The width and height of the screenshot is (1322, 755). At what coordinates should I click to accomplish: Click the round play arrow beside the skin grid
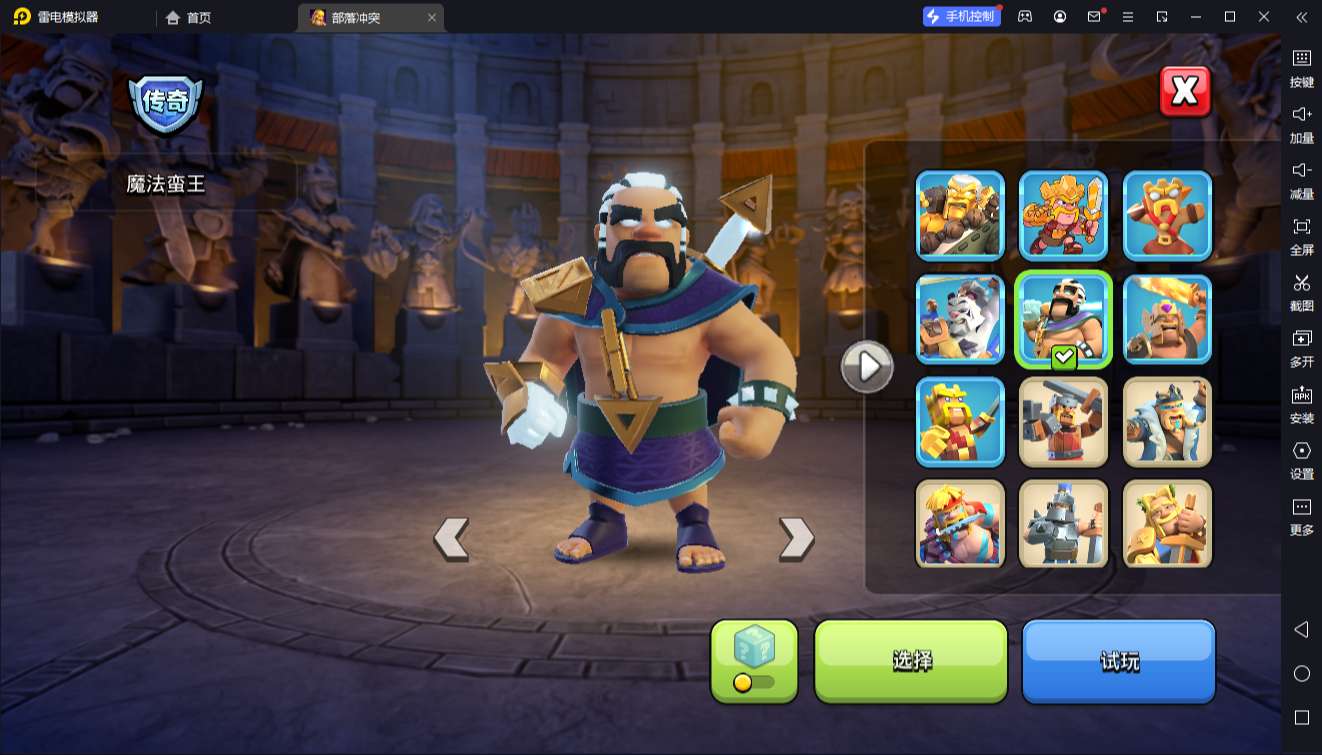click(866, 367)
